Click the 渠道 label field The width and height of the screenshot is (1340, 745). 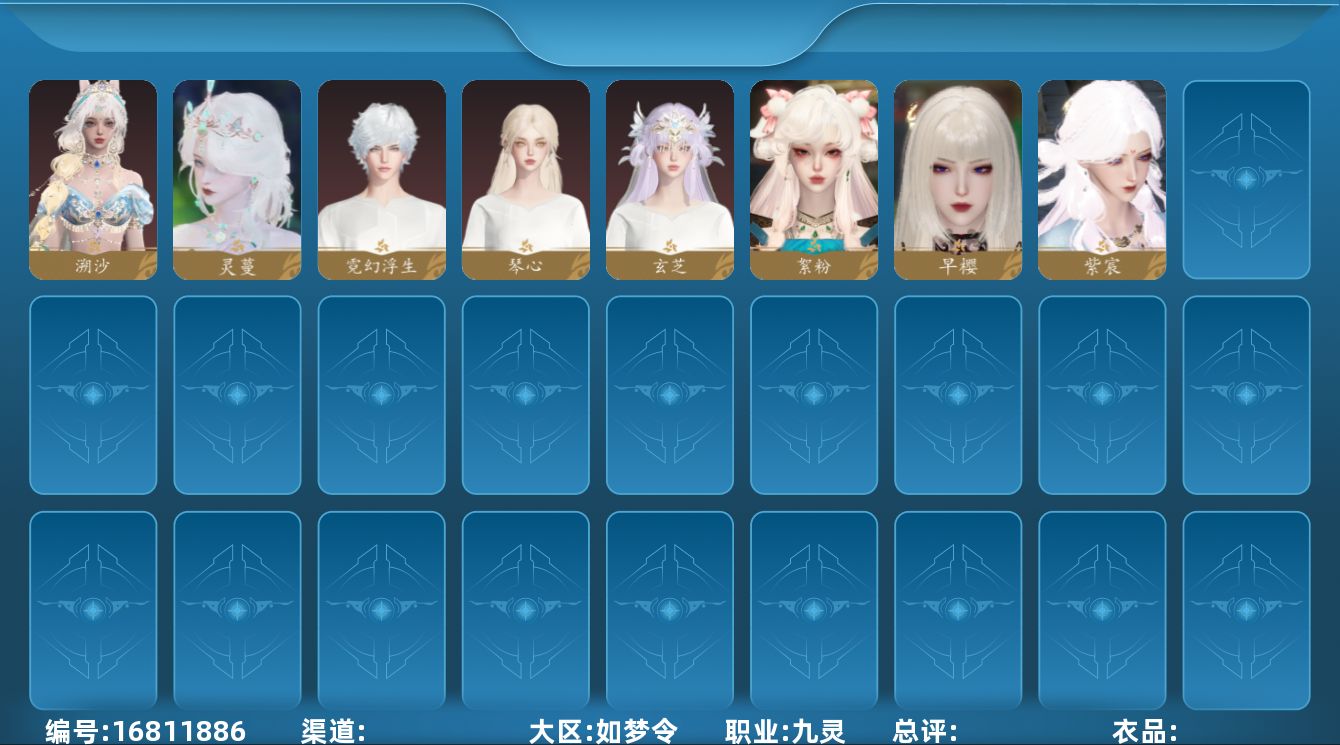(330, 730)
